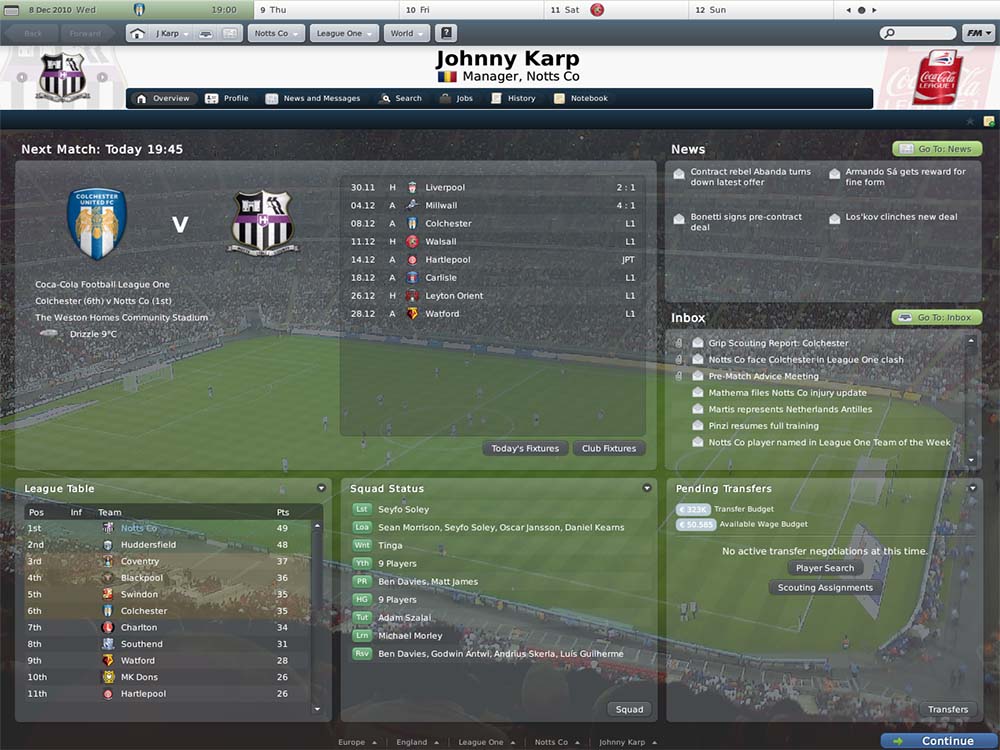Expand the World dropdown menu

point(408,33)
